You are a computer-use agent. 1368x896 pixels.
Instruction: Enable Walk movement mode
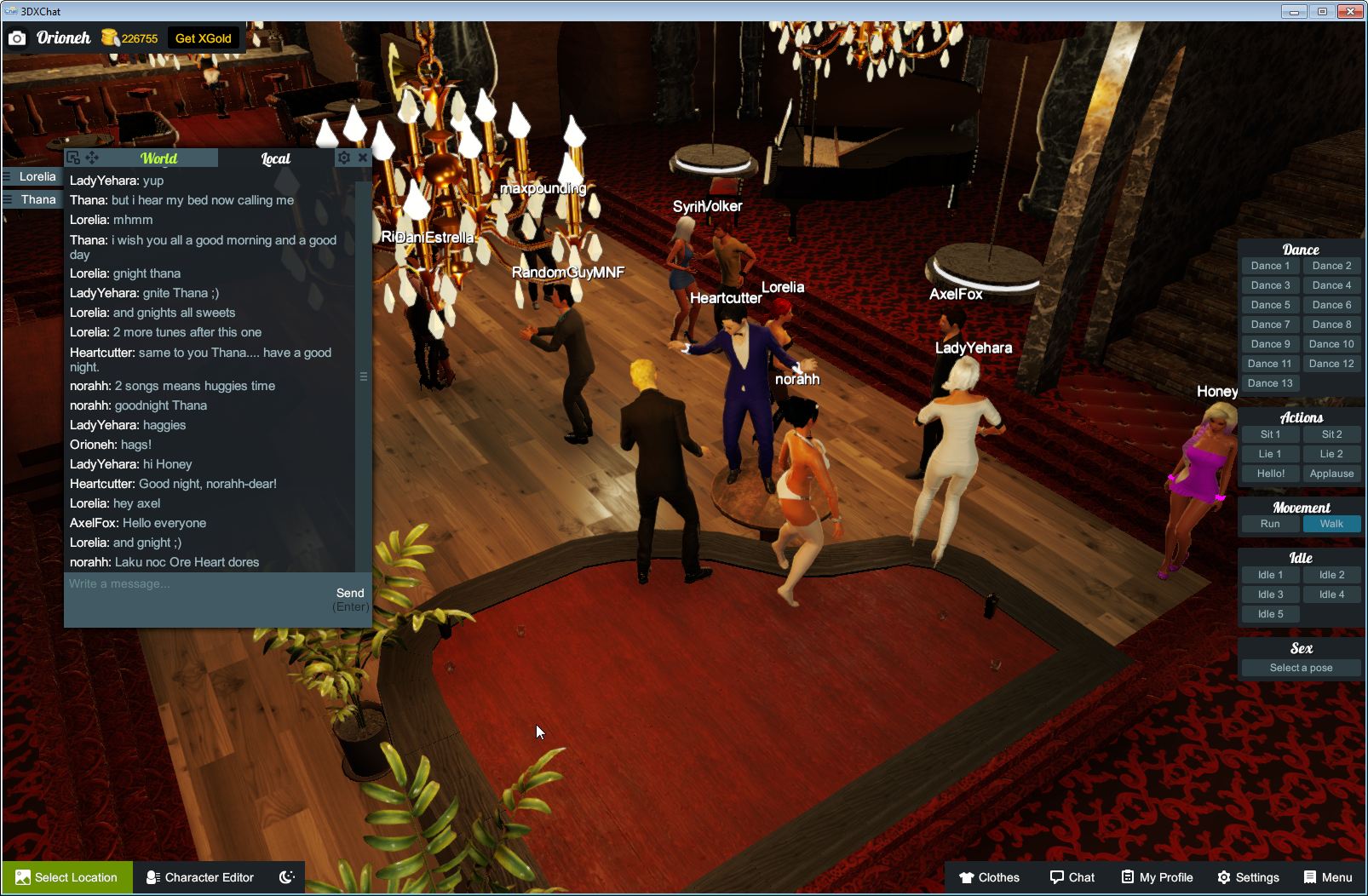tap(1331, 524)
